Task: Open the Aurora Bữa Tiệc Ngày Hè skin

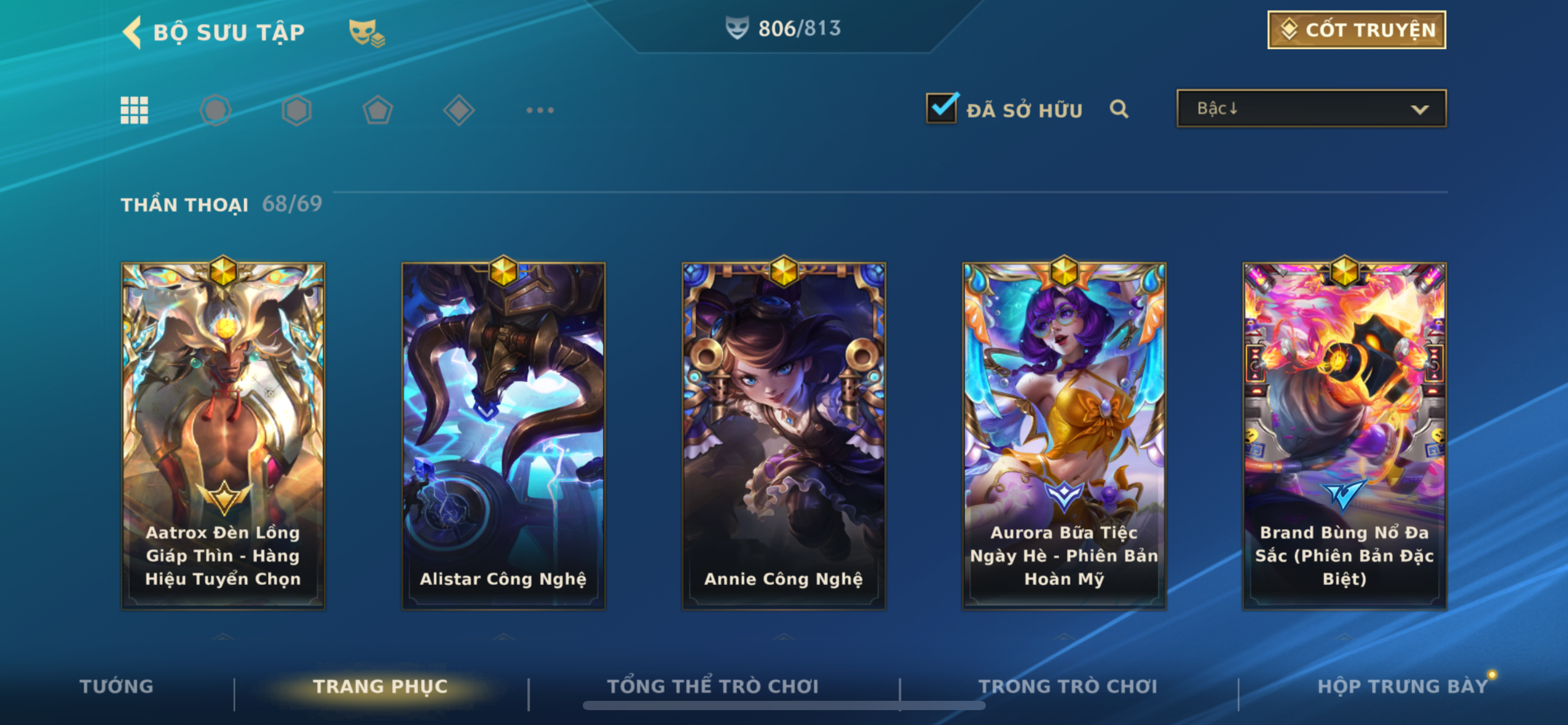Action: click(1064, 434)
